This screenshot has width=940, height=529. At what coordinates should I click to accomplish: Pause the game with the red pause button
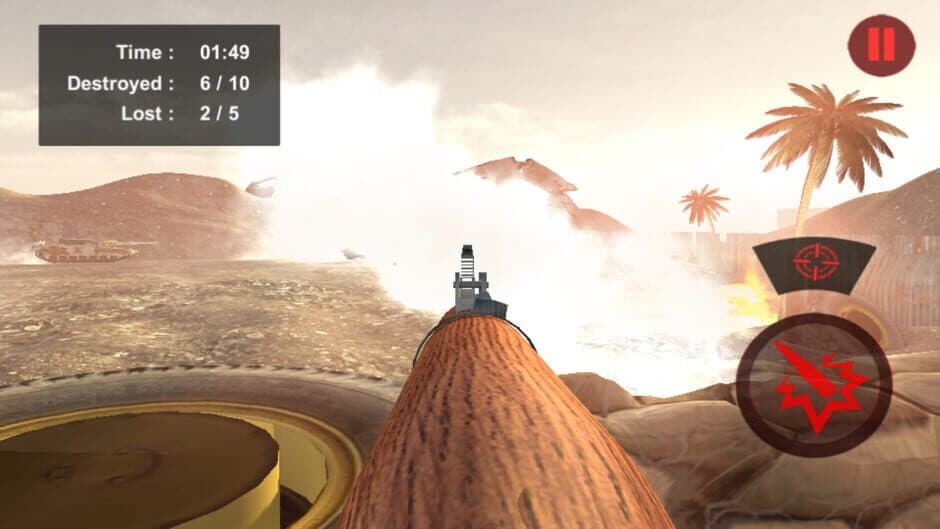click(x=881, y=46)
